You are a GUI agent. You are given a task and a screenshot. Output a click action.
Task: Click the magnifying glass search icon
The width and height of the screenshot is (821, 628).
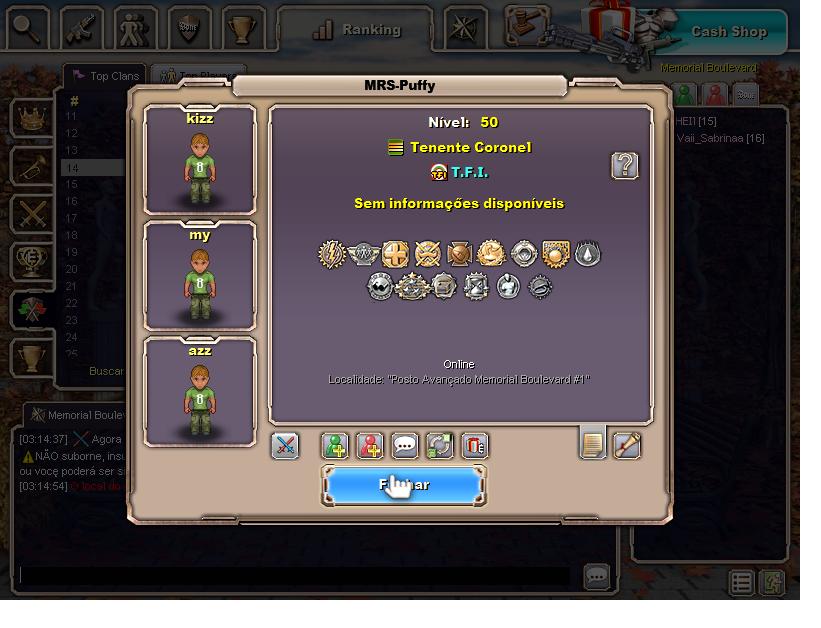[x=28, y=28]
